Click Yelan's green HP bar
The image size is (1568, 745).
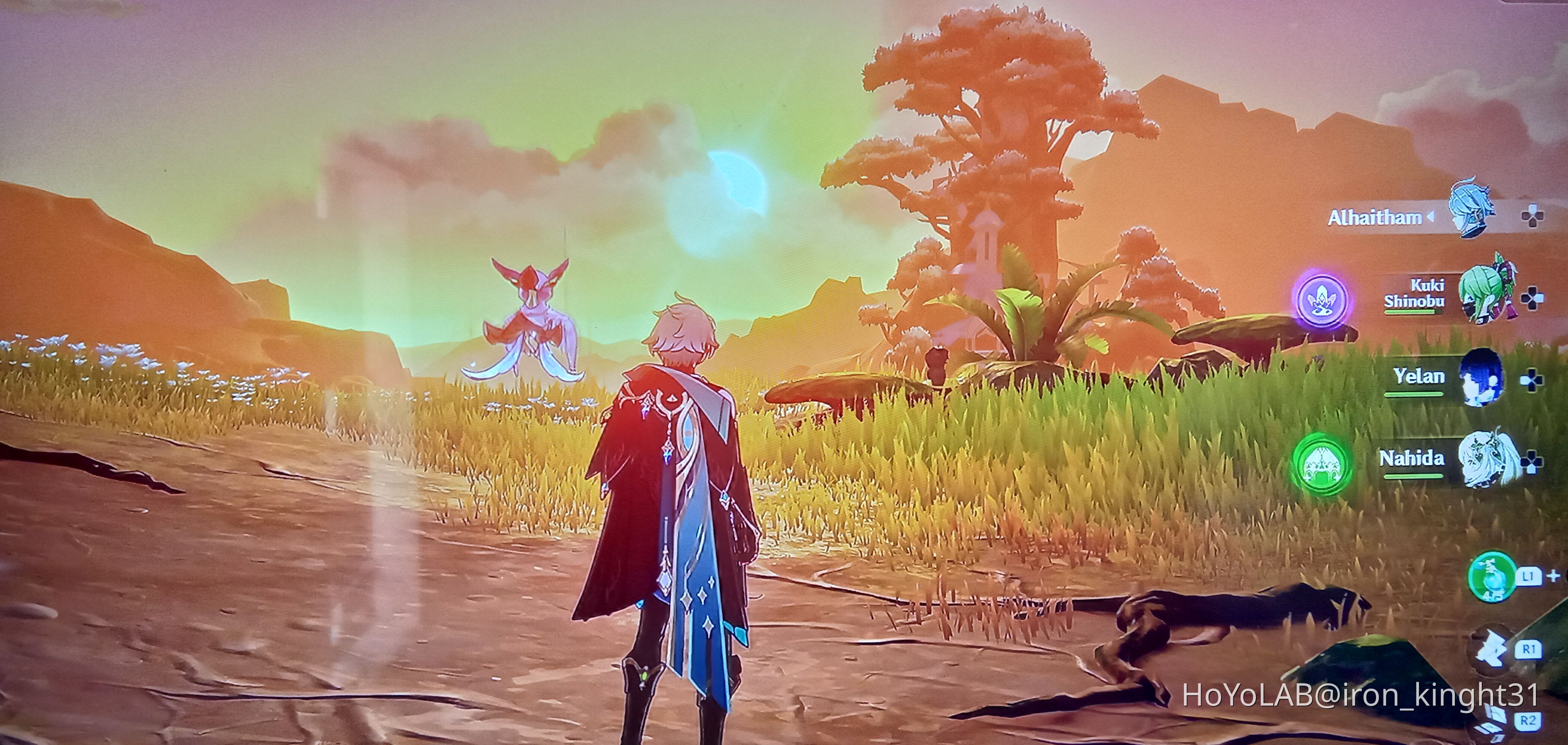coord(1415,394)
